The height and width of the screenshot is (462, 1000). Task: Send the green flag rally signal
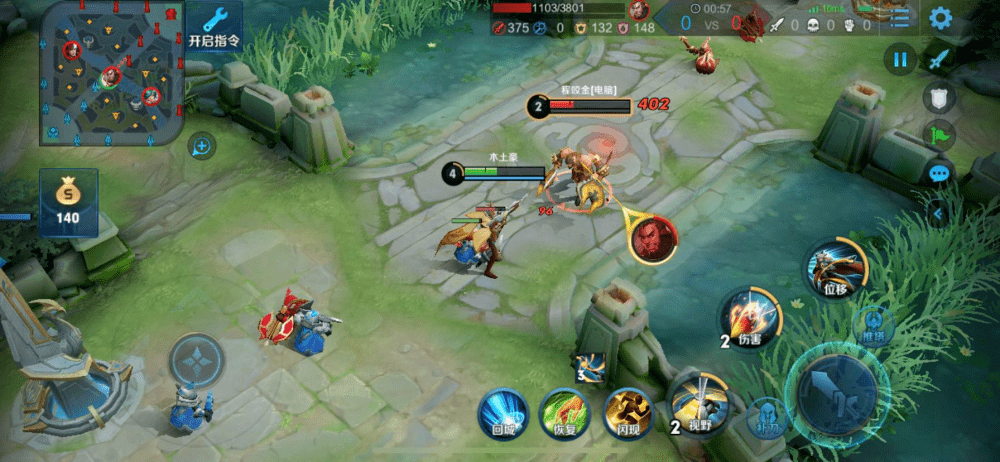(939, 134)
